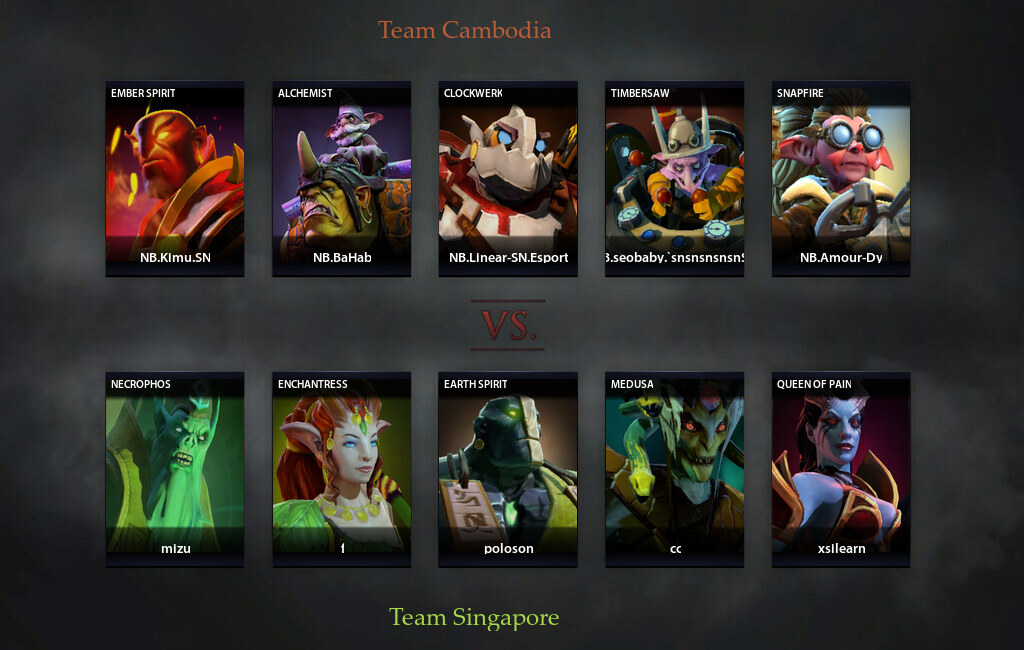Select the Timbersaw hero card
This screenshot has height=650, width=1024.
pyautogui.click(x=675, y=177)
